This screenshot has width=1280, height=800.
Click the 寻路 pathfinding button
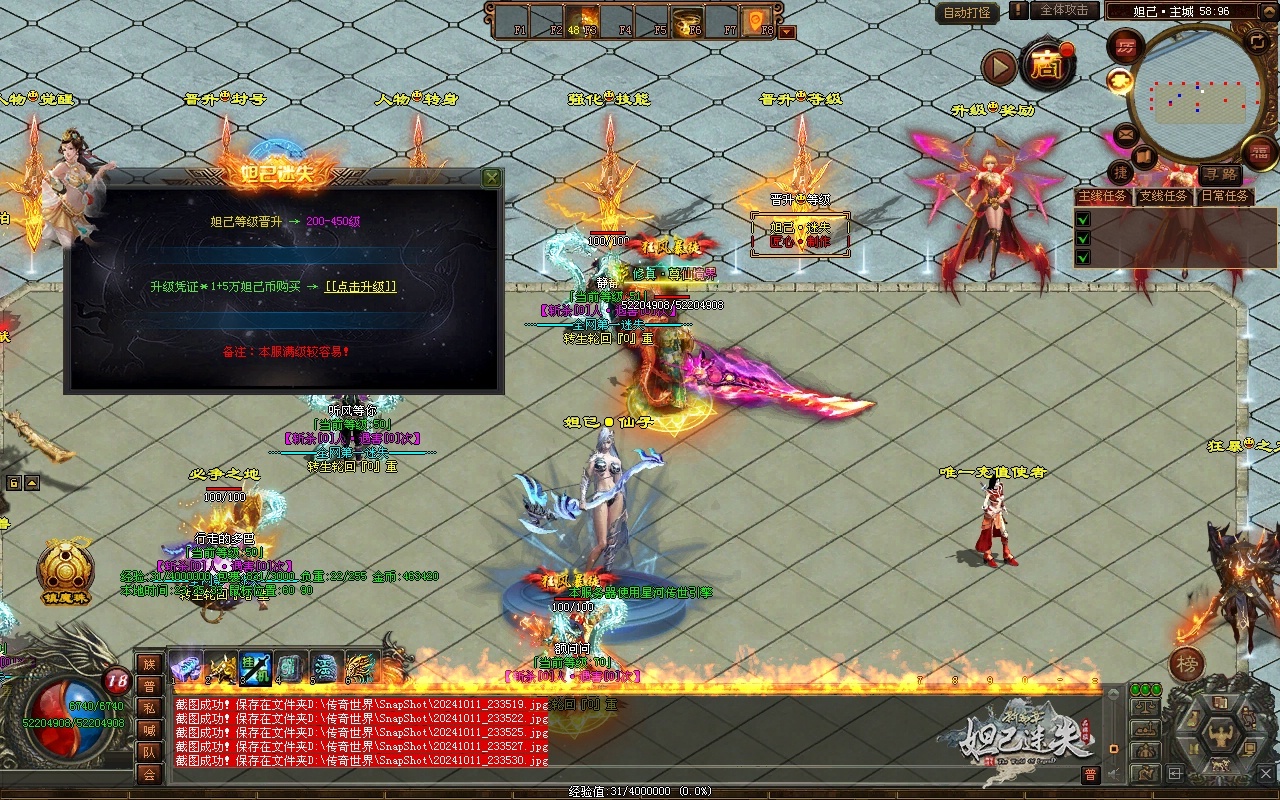pos(1220,175)
